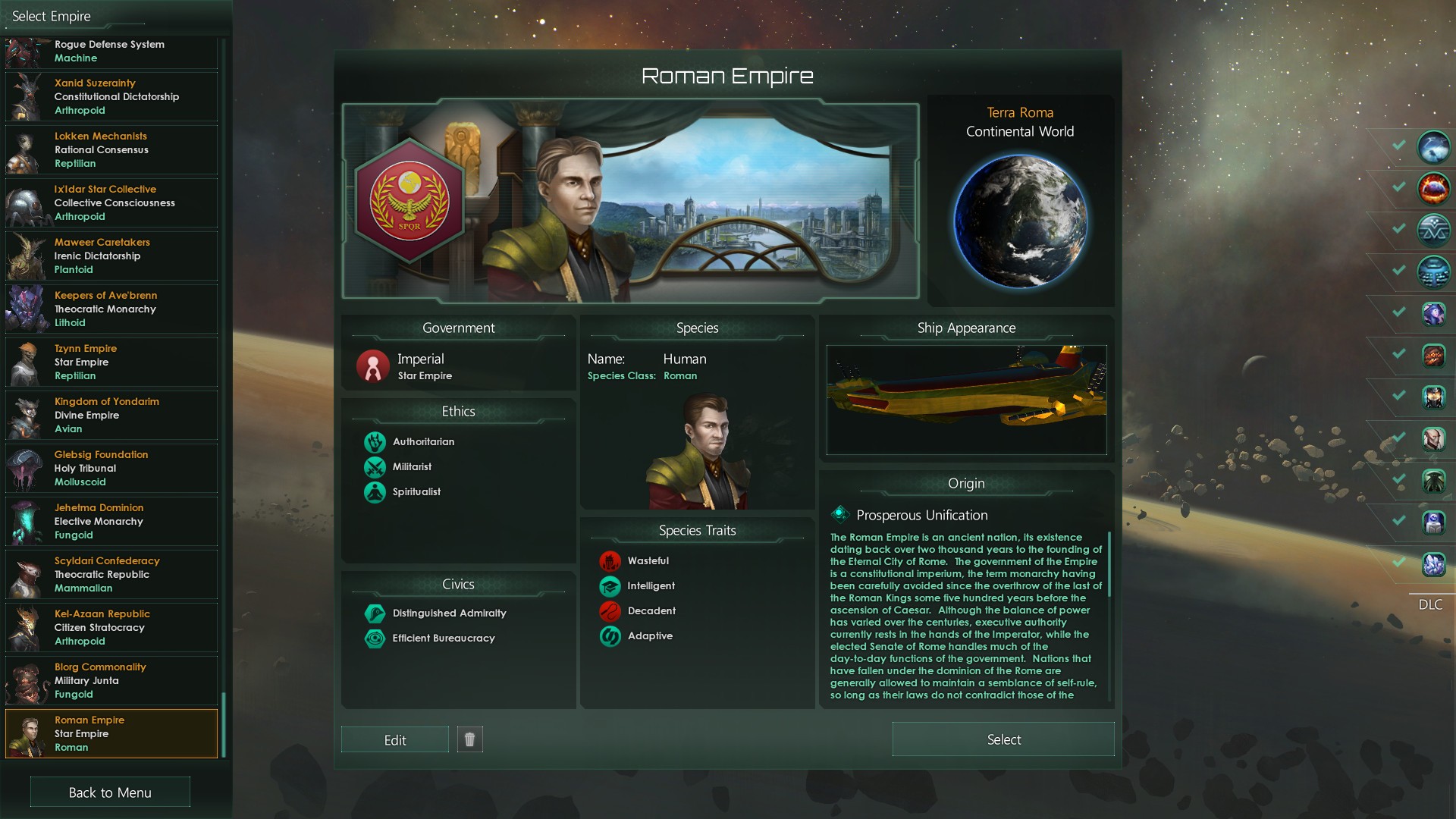
Task: Select the Keepers of Ave'brenn entry
Action: 111,309
